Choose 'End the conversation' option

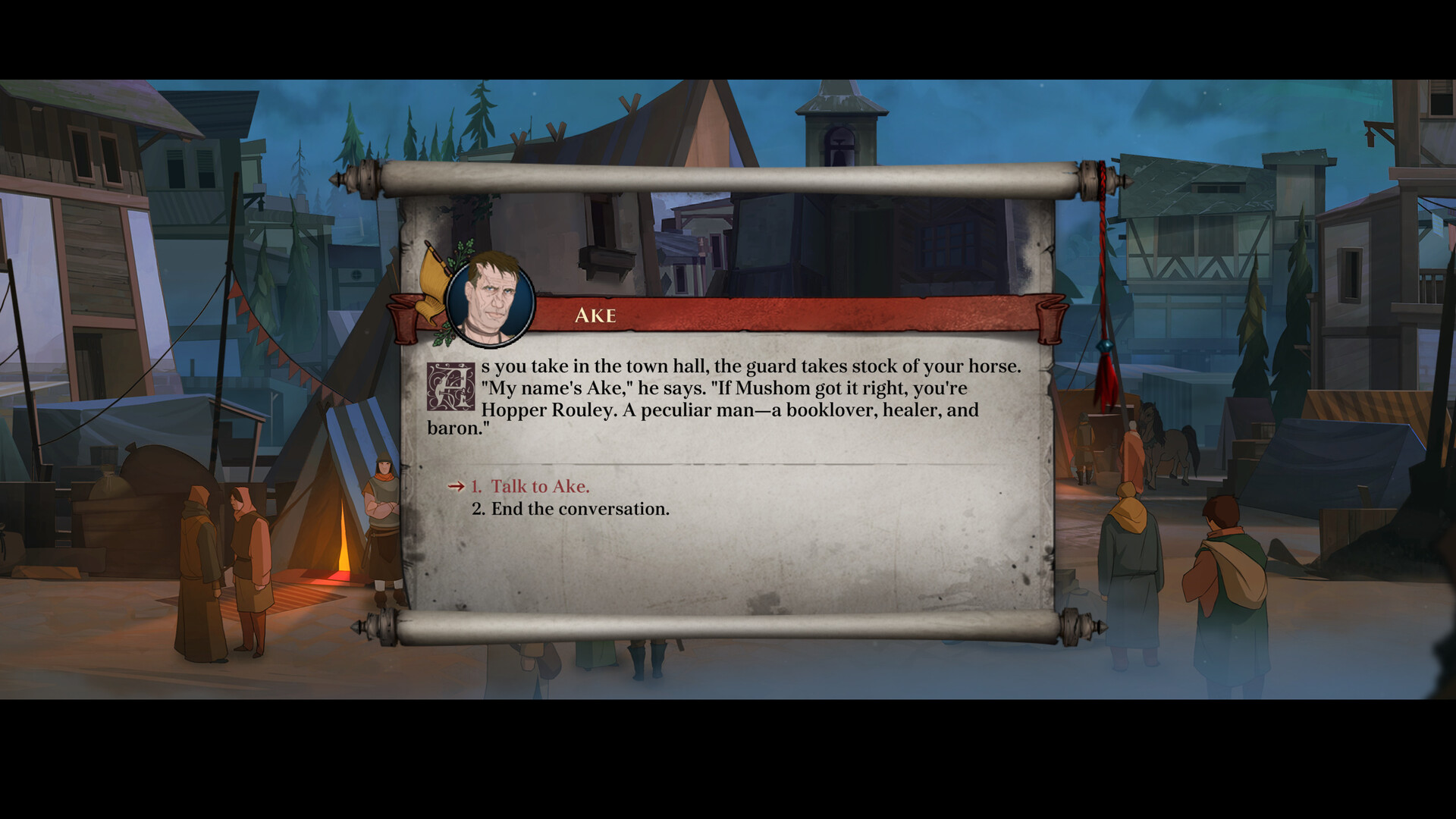[569, 509]
